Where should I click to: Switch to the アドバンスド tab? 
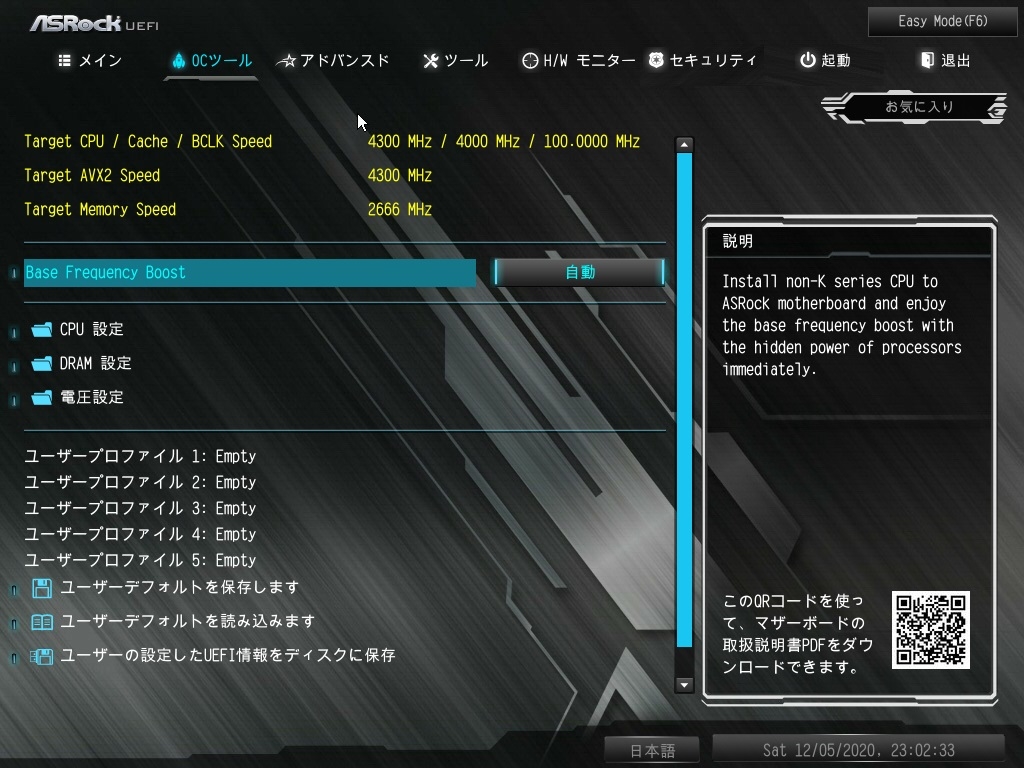(x=334, y=61)
